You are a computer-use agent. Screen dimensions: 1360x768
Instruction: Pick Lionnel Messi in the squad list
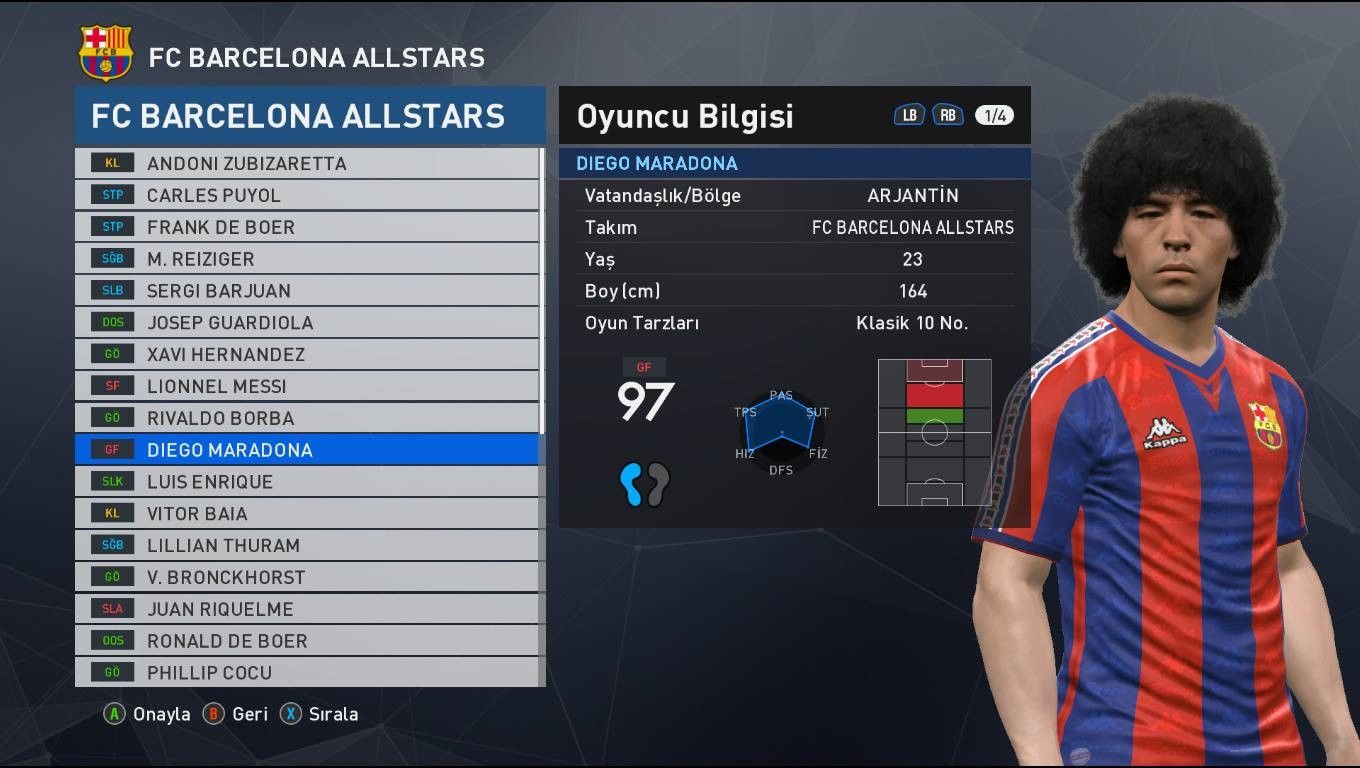click(x=307, y=386)
